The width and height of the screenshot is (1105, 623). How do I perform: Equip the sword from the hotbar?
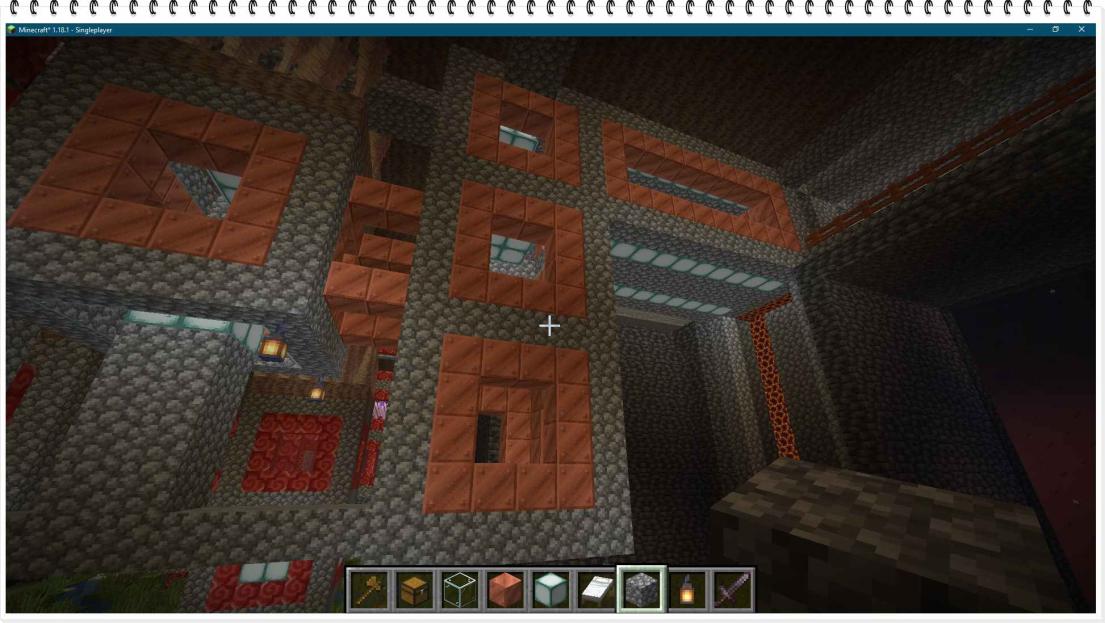(x=733, y=590)
